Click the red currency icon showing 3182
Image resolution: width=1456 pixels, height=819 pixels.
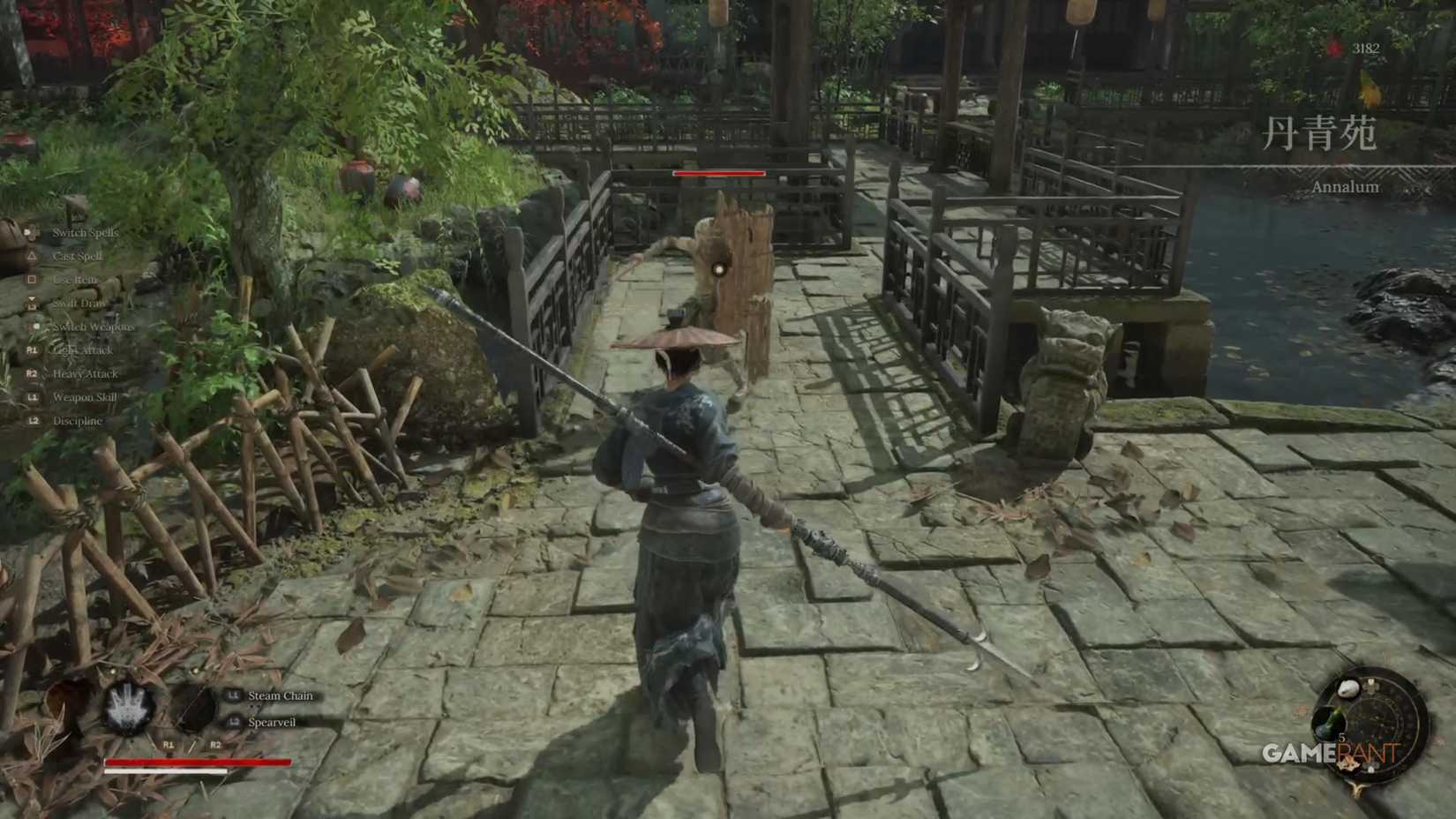coord(1333,48)
